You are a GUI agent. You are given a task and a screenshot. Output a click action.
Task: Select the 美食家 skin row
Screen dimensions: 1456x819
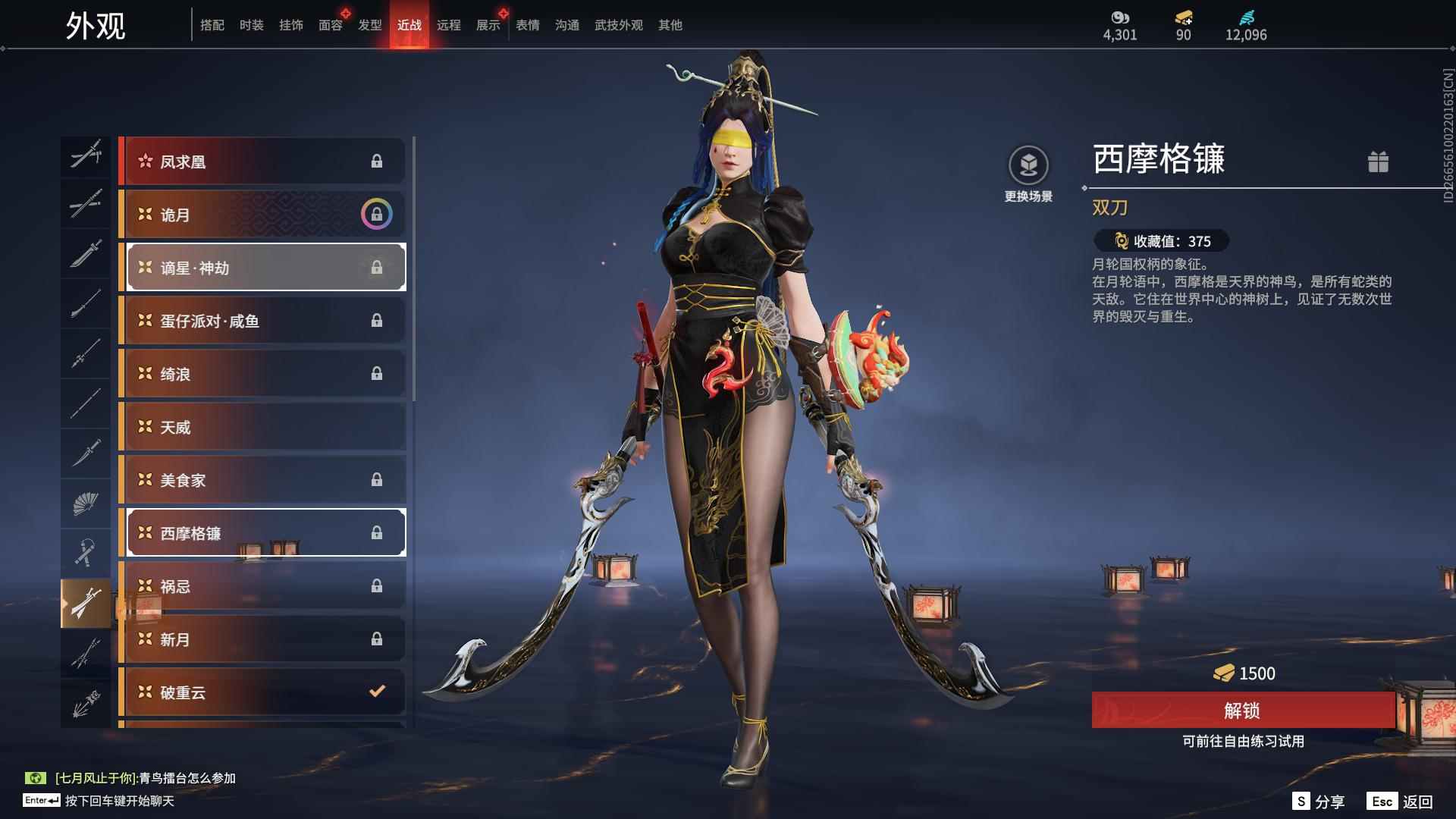(262, 480)
